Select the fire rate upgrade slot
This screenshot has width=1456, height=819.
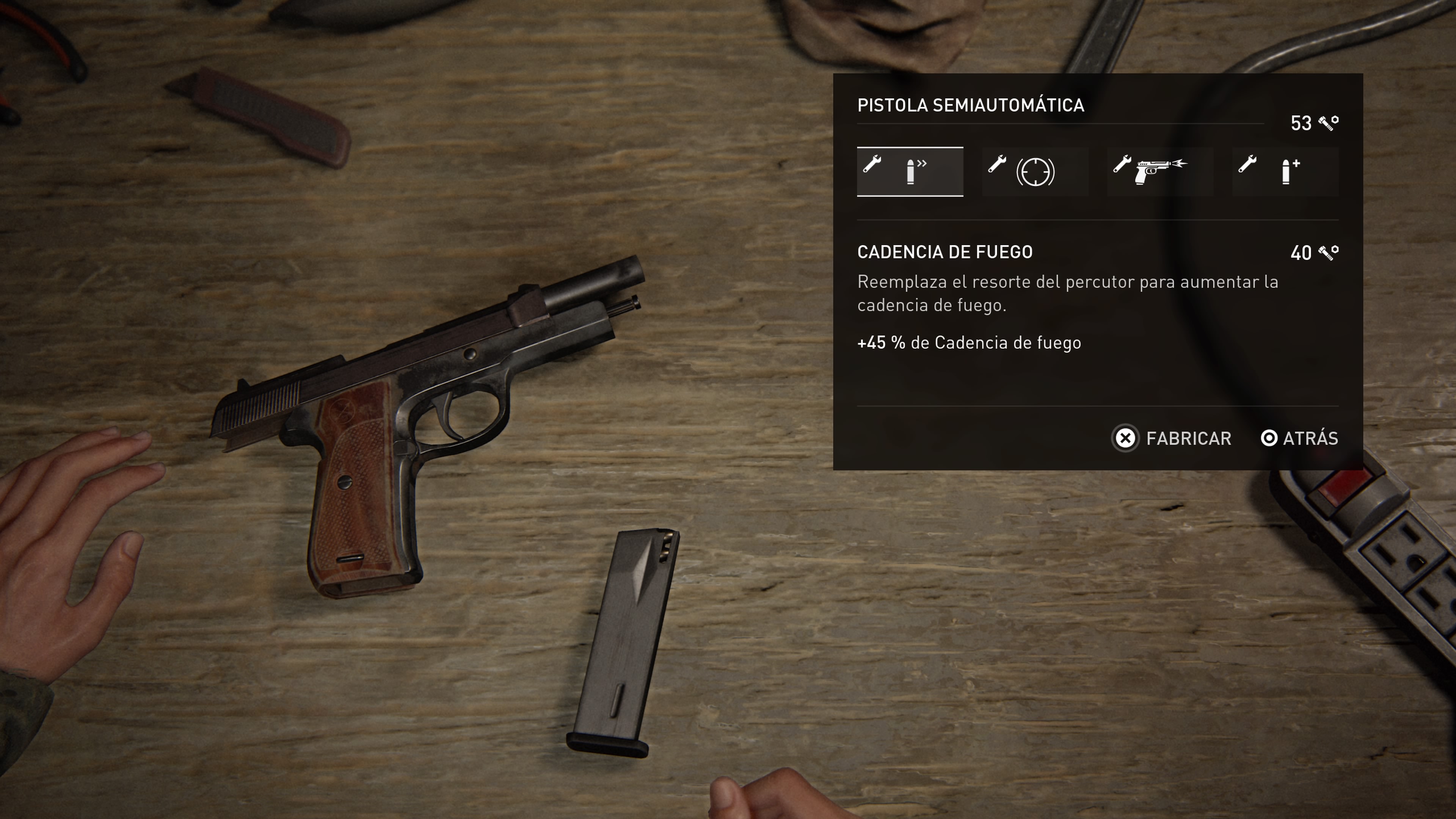pyautogui.click(x=910, y=172)
